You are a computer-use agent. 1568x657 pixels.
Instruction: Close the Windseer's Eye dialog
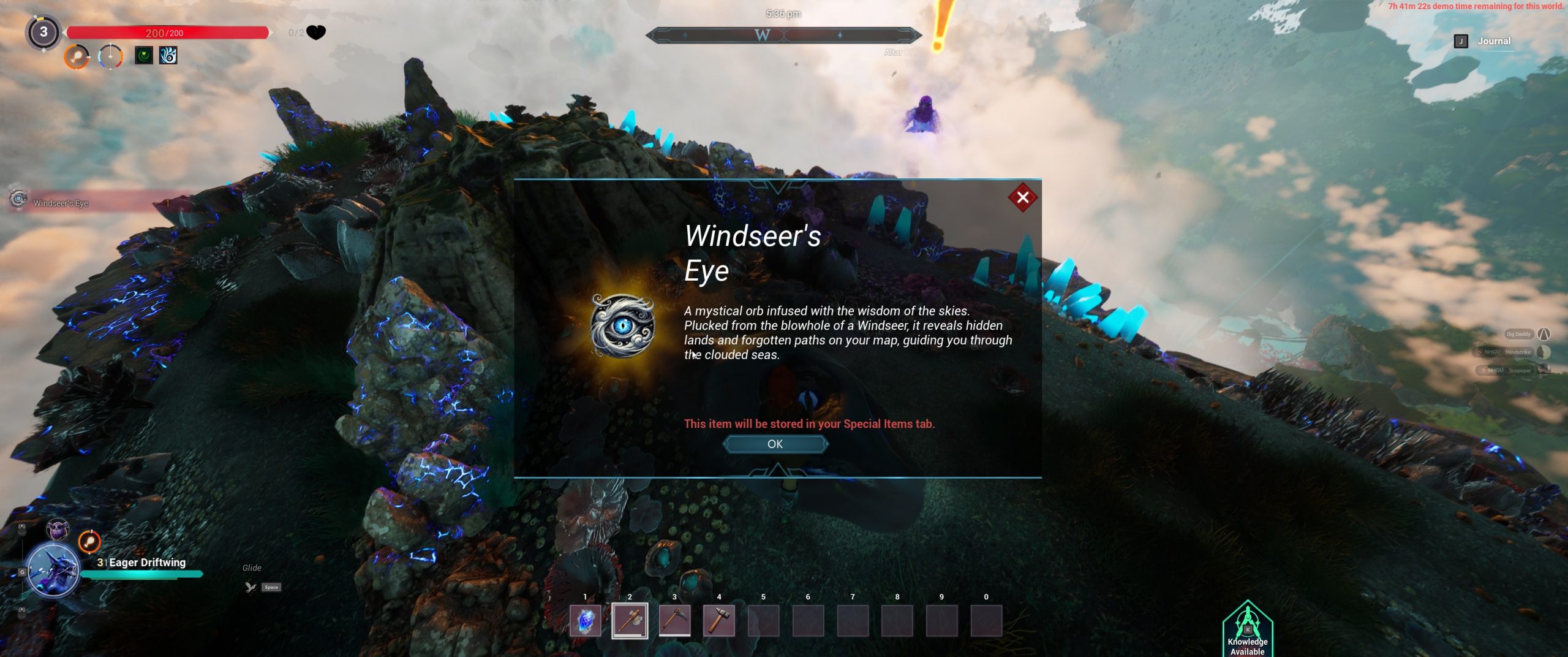click(x=1022, y=197)
